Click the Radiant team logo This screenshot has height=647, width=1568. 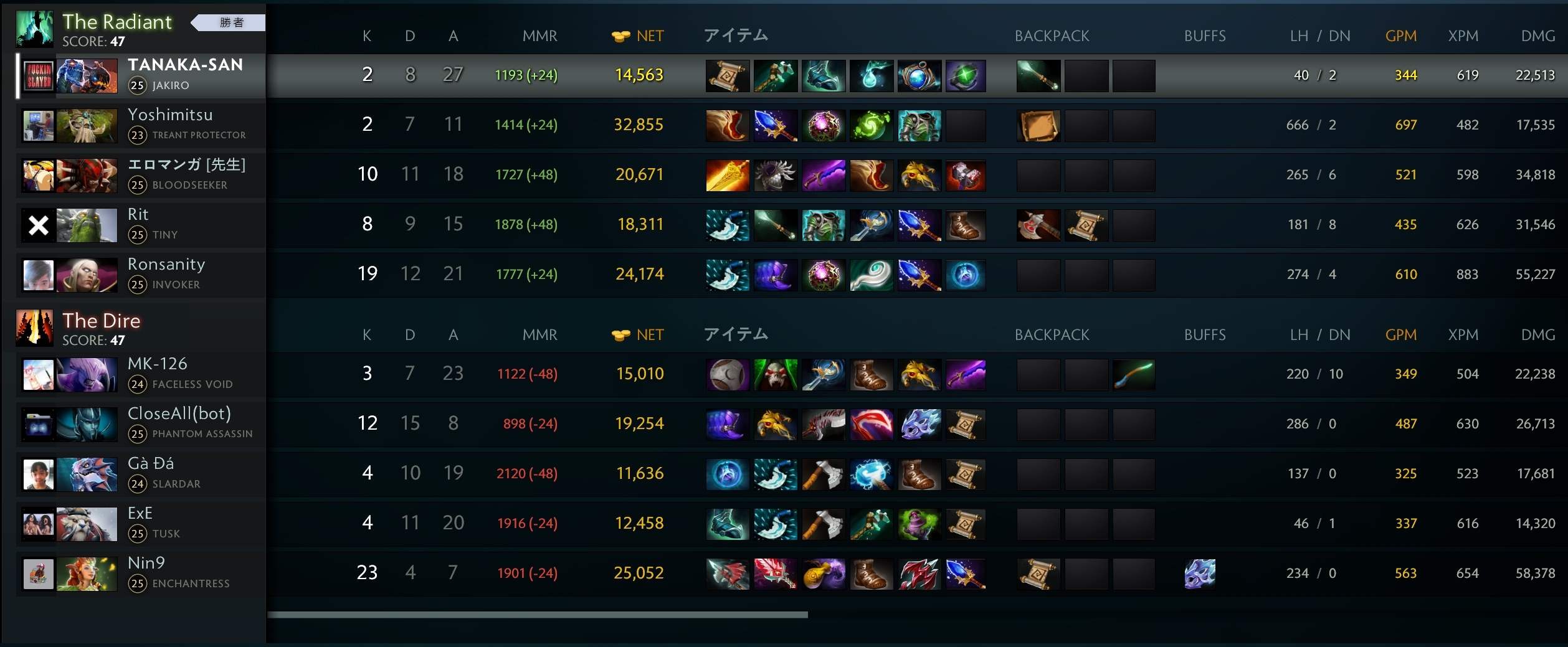click(x=36, y=28)
